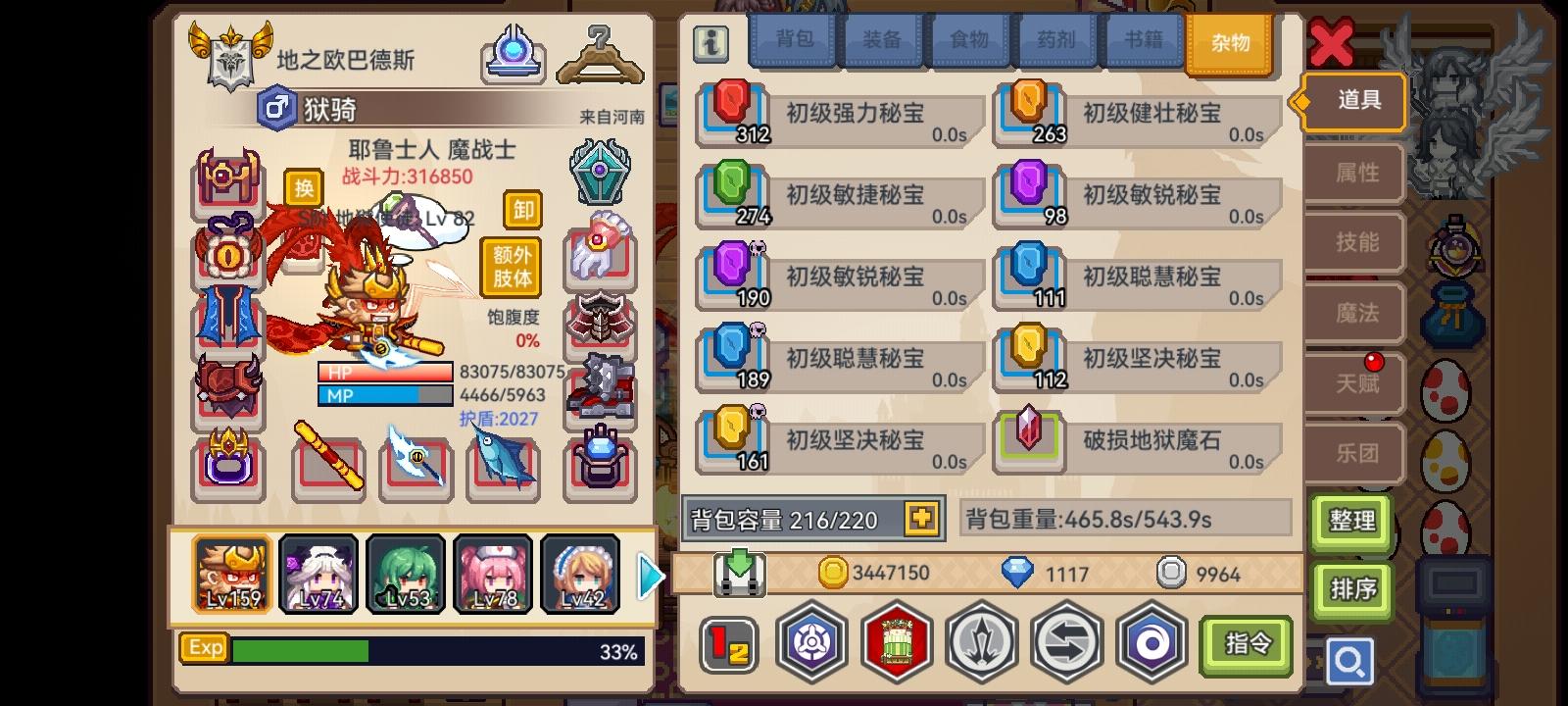1568x706 pixels.
Task: Tap the red shrine hexagon icon
Action: [x=896, y=642]
